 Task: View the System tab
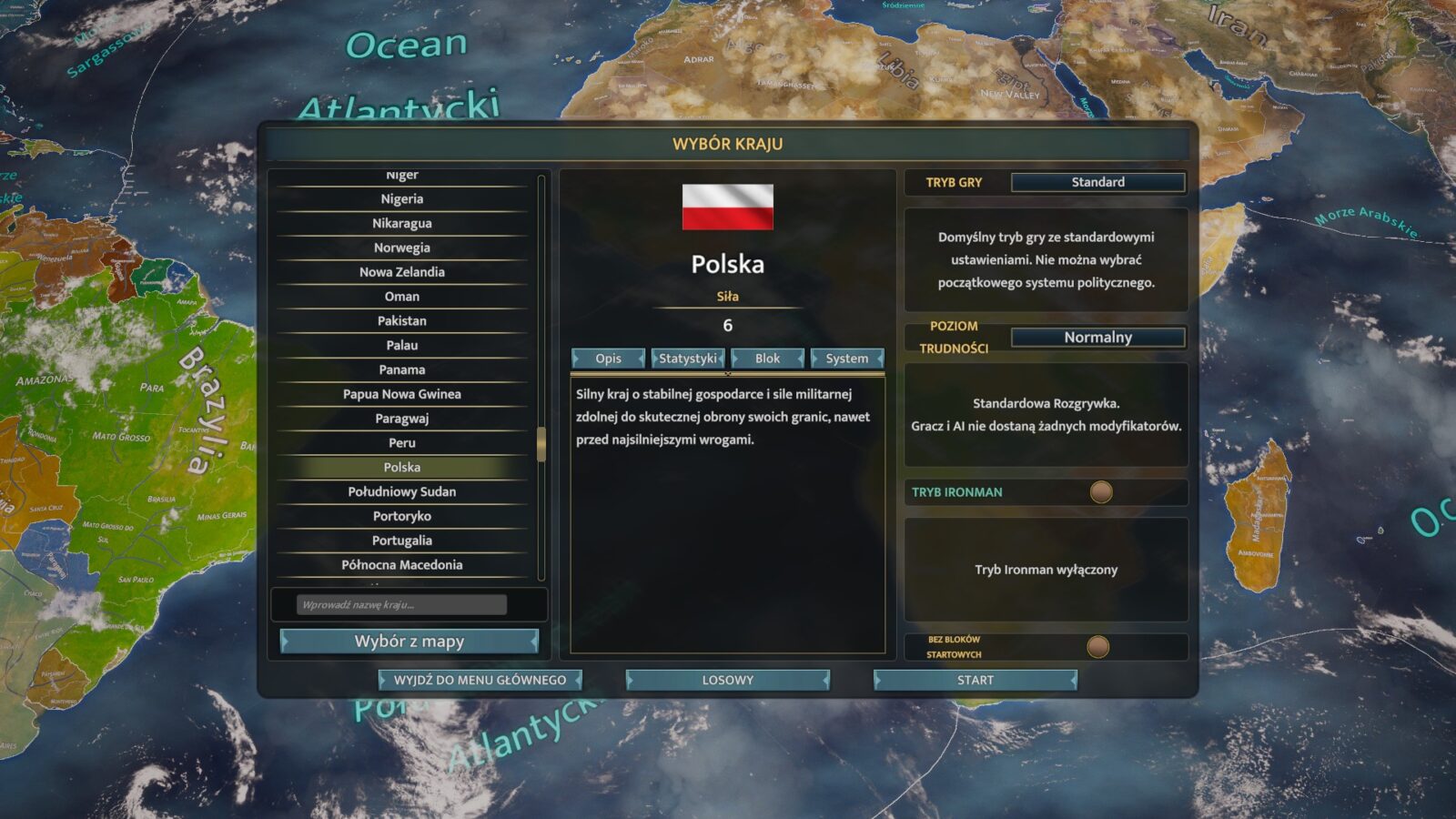846,359
